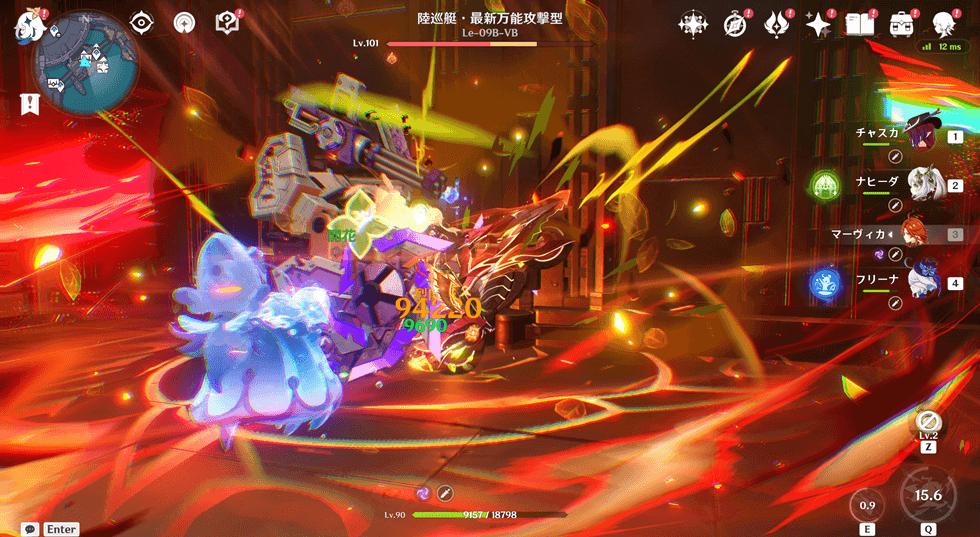This screenshot has width=980, height=537.
Task: Trigger ナヒーダ's green elemental burst icon
Action: 826,185
